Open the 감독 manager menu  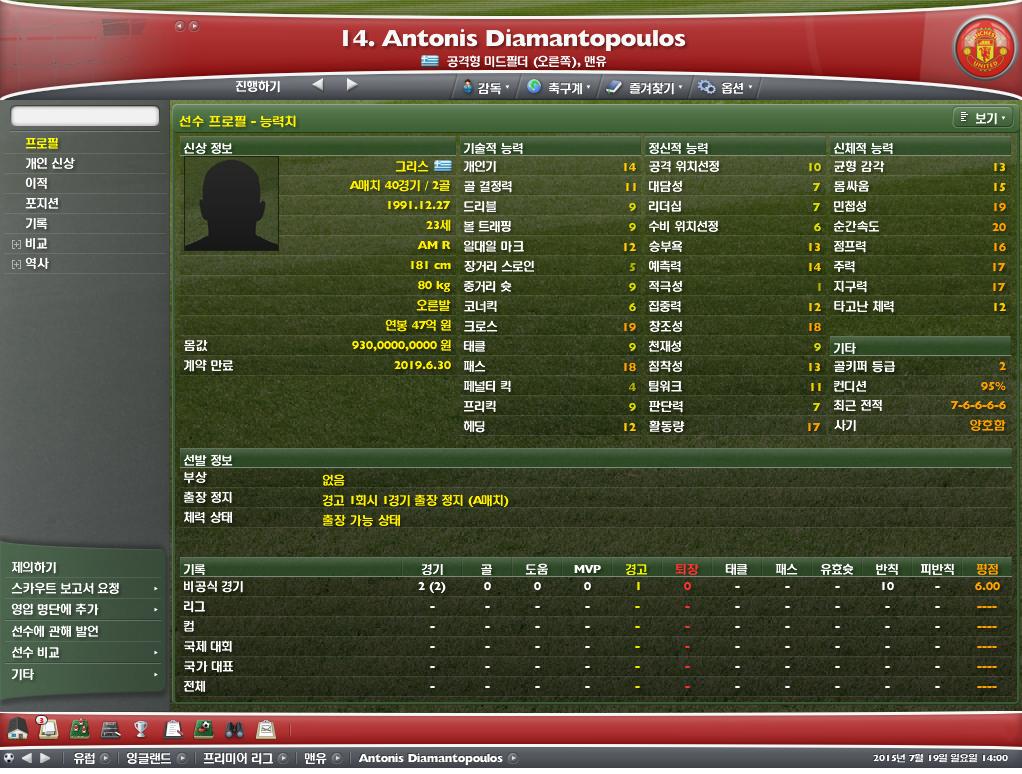tap(487, 88)
